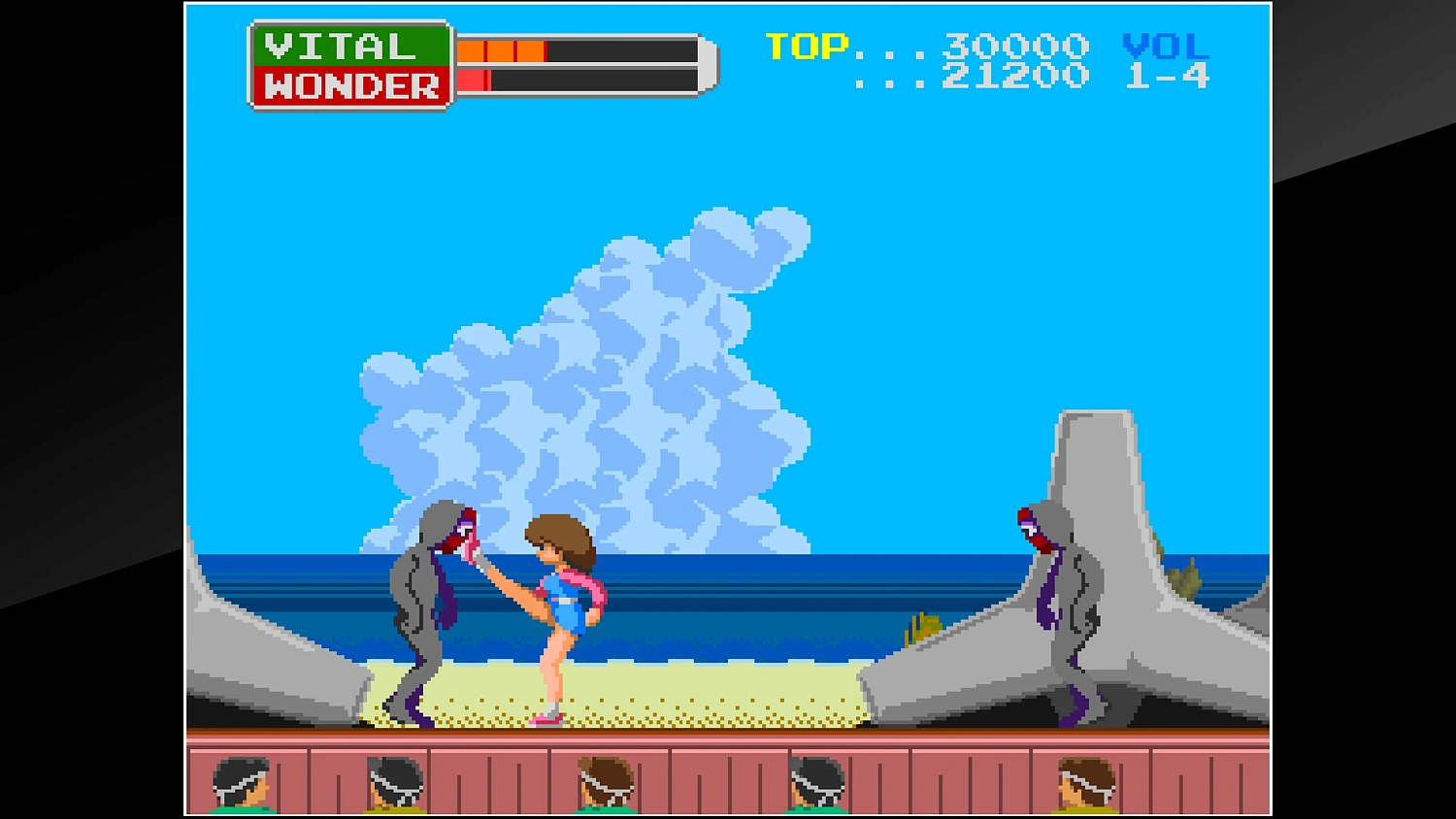This screenshot has width=1456, height=819.
Task: Click the leftmost audience member's head
Action: pos(238,781)
